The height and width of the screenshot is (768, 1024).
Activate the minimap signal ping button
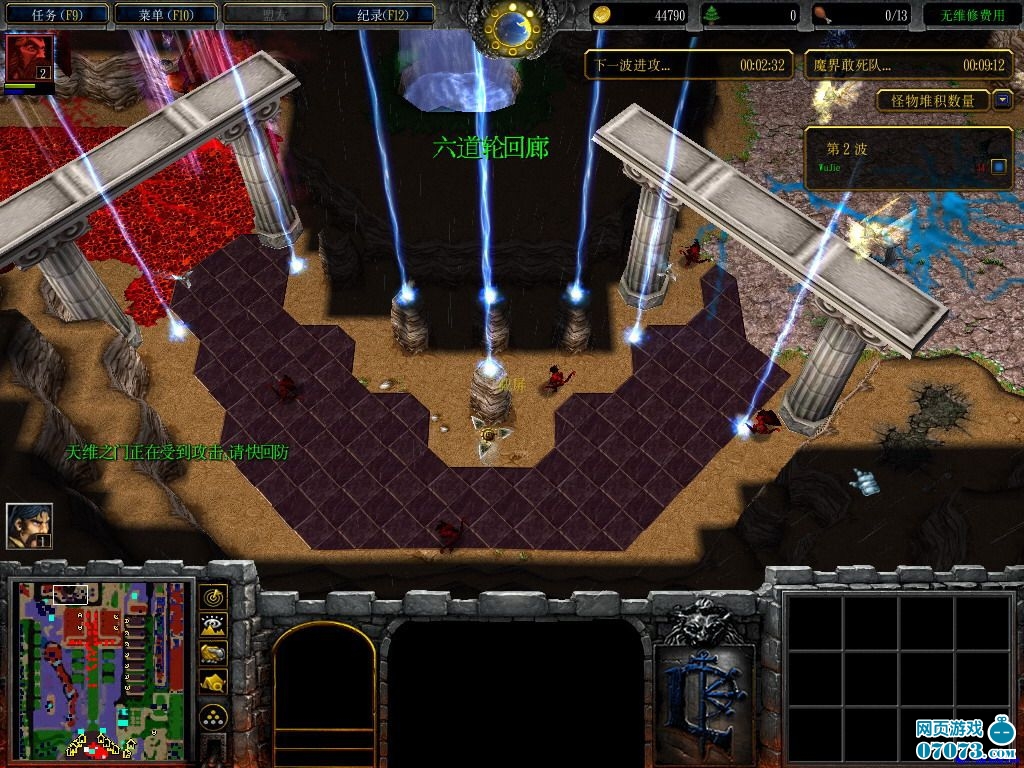pos(213,597)
